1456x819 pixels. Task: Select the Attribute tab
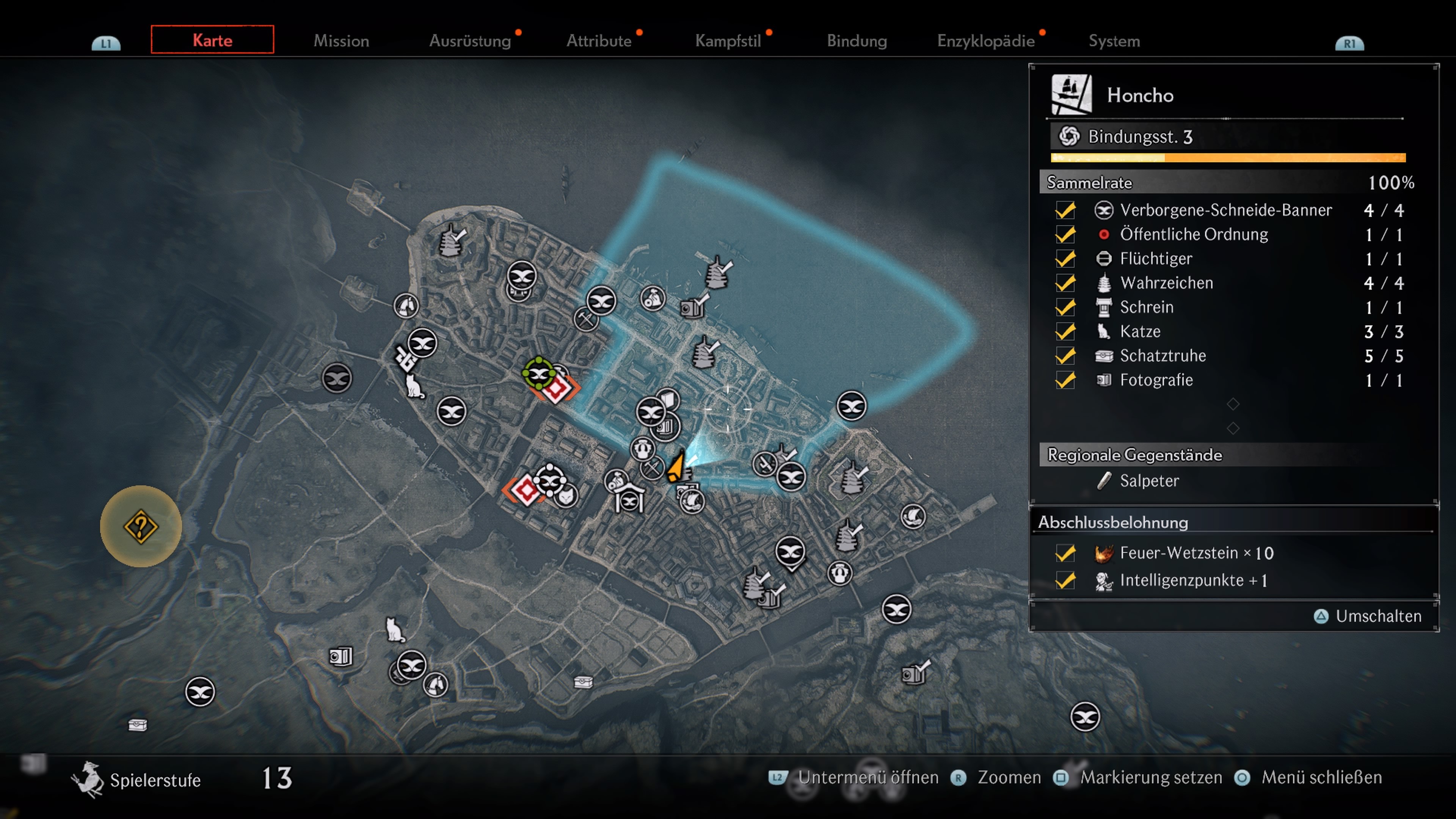coord(599,41)
